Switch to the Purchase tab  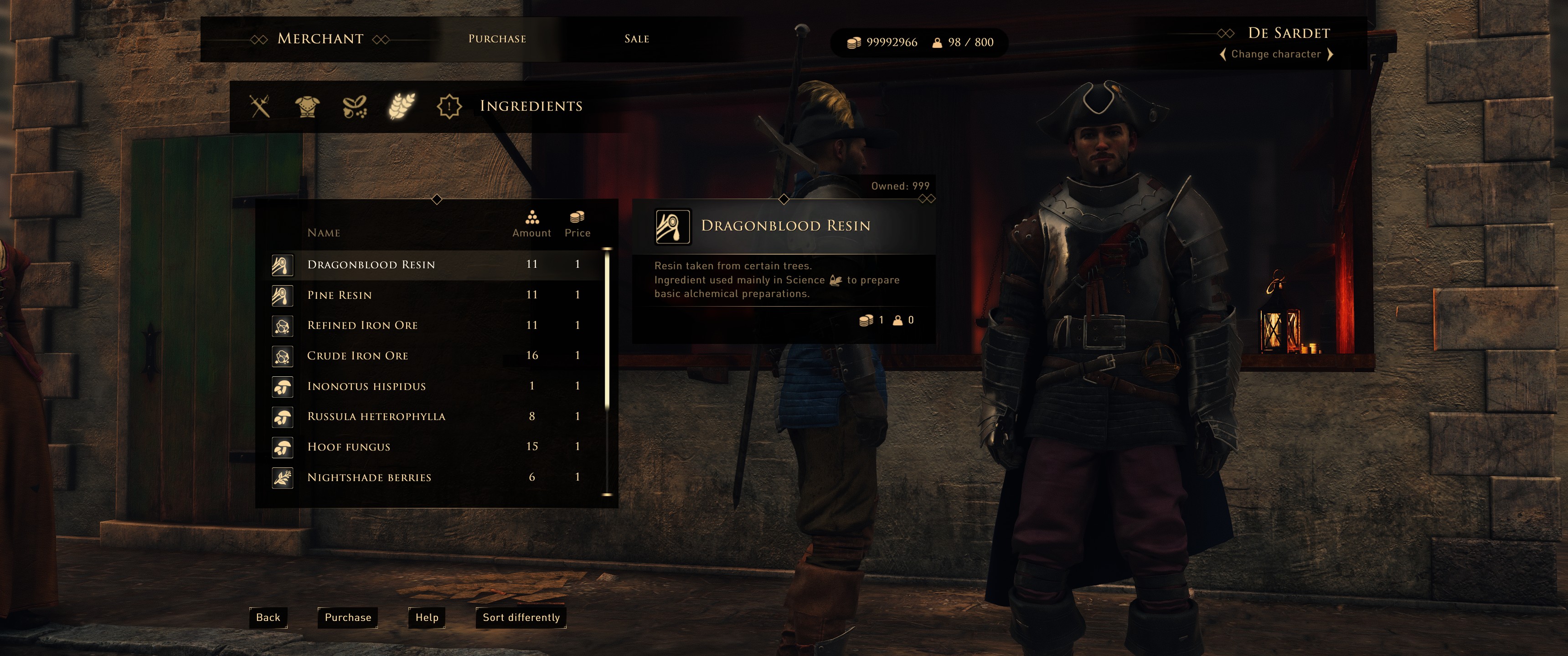point(497,39)
